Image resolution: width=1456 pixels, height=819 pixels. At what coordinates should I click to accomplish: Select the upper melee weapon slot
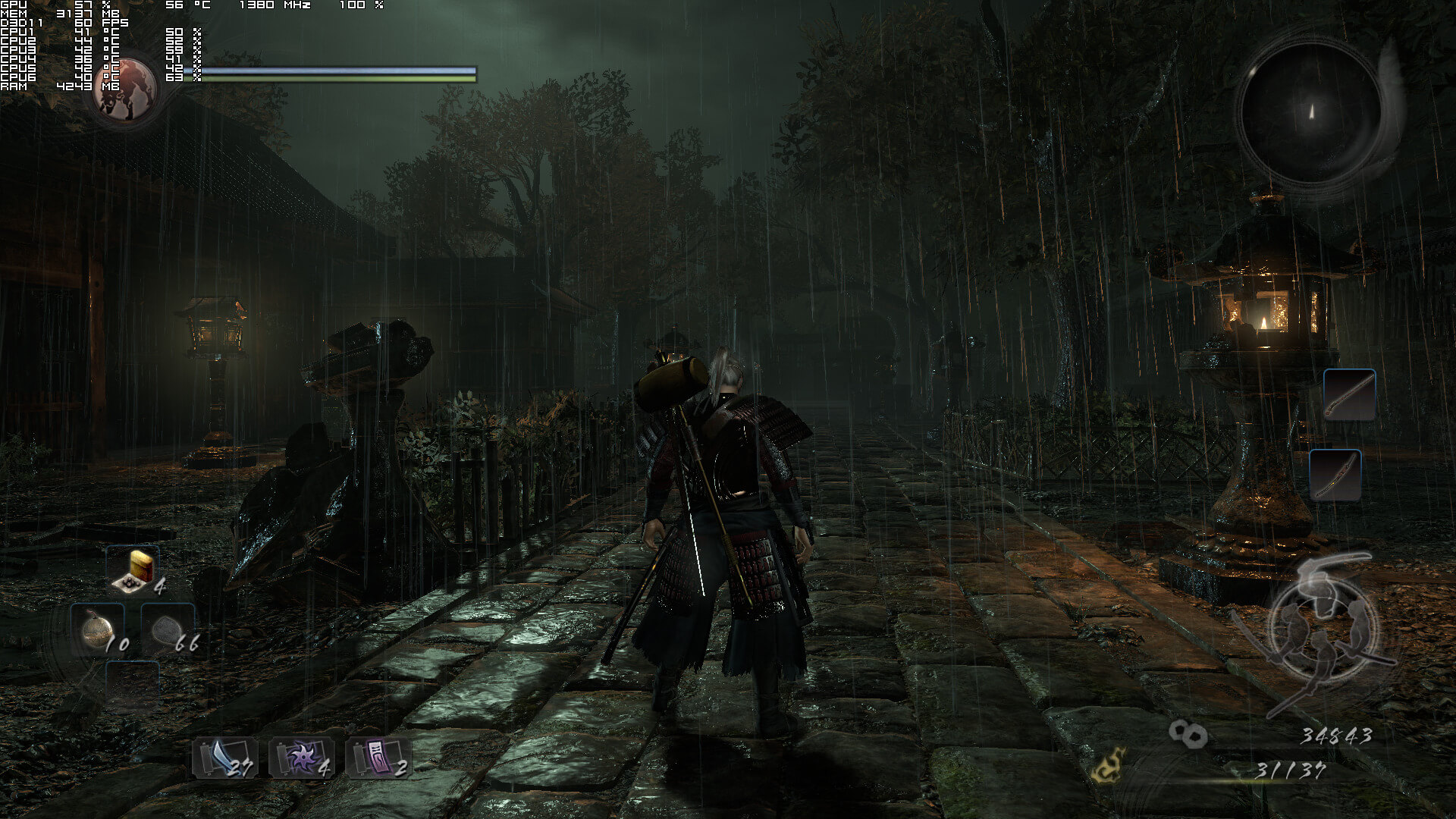point(1349,395)
